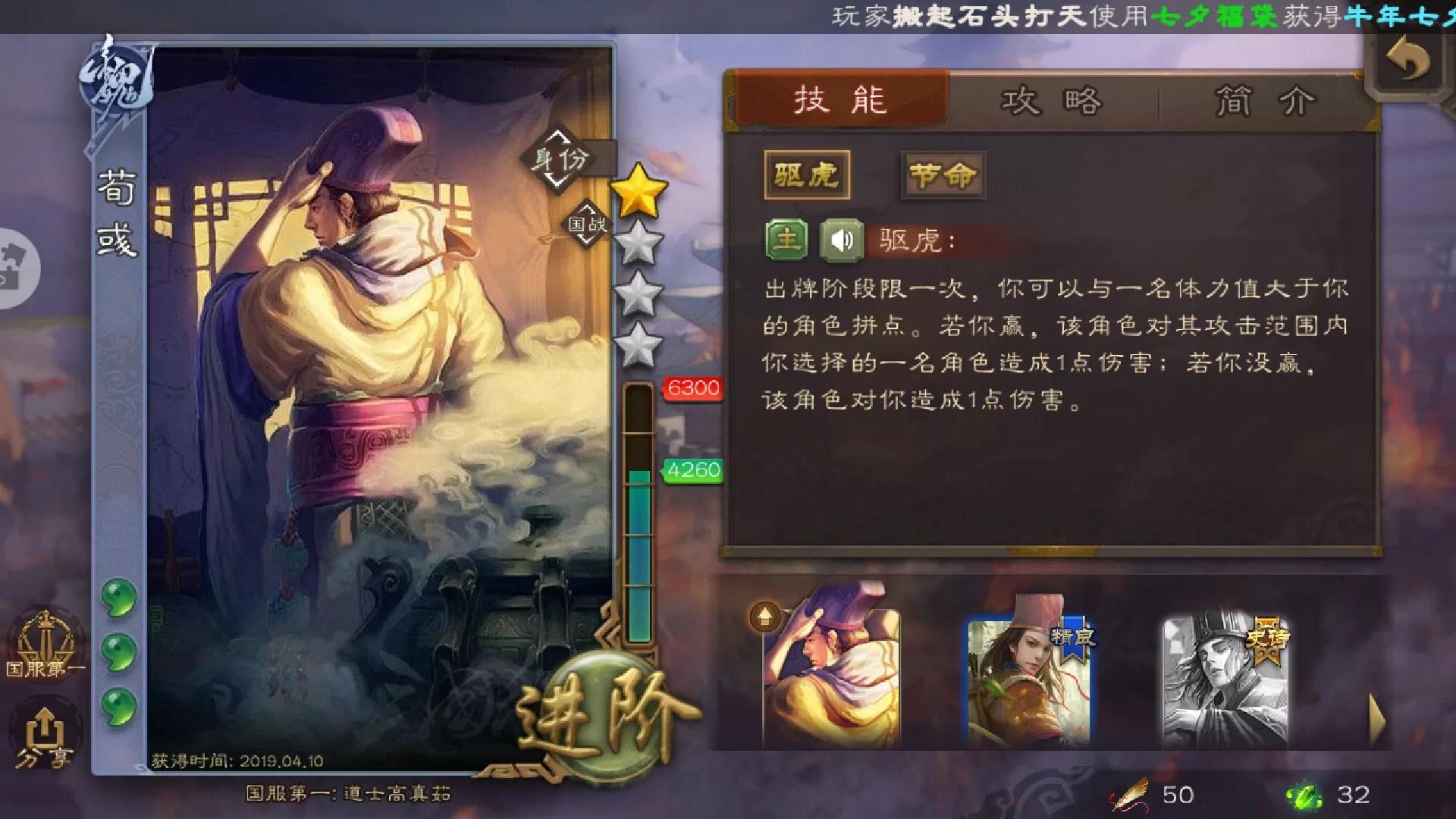Open the 节命 skill description
1456x819 pixels.
[942, 173]
